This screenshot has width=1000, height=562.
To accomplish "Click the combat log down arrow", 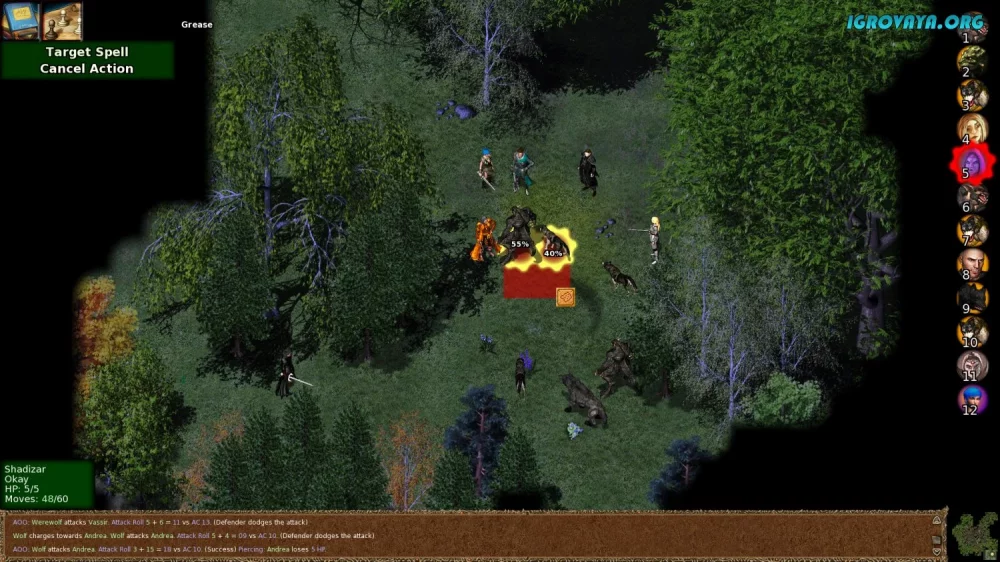I will (937, 550).
